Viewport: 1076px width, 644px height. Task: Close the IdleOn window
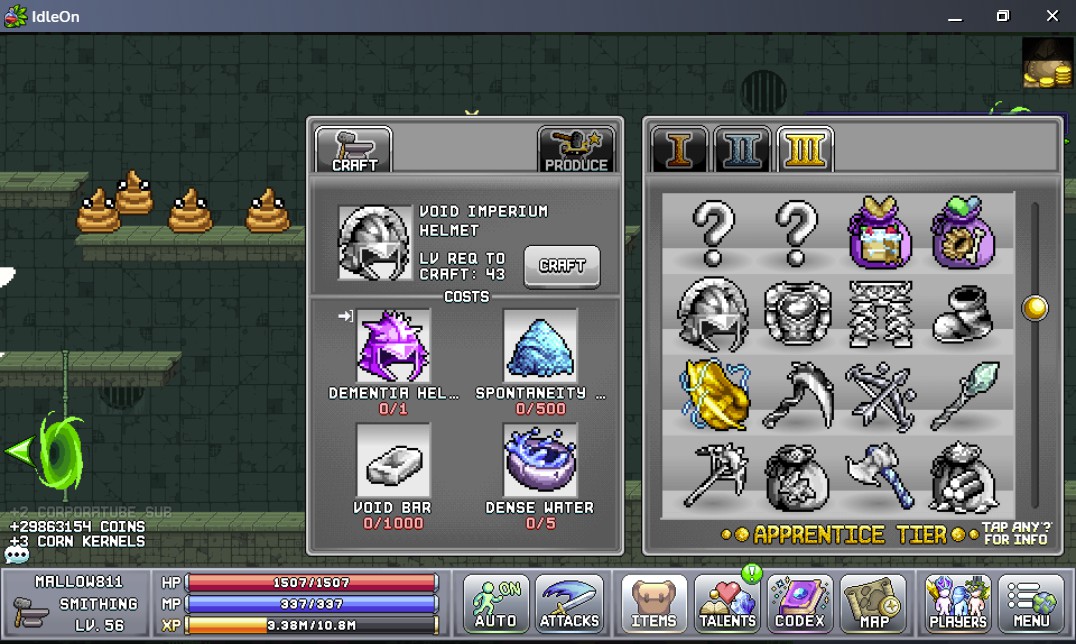(x=1052, y=16)
